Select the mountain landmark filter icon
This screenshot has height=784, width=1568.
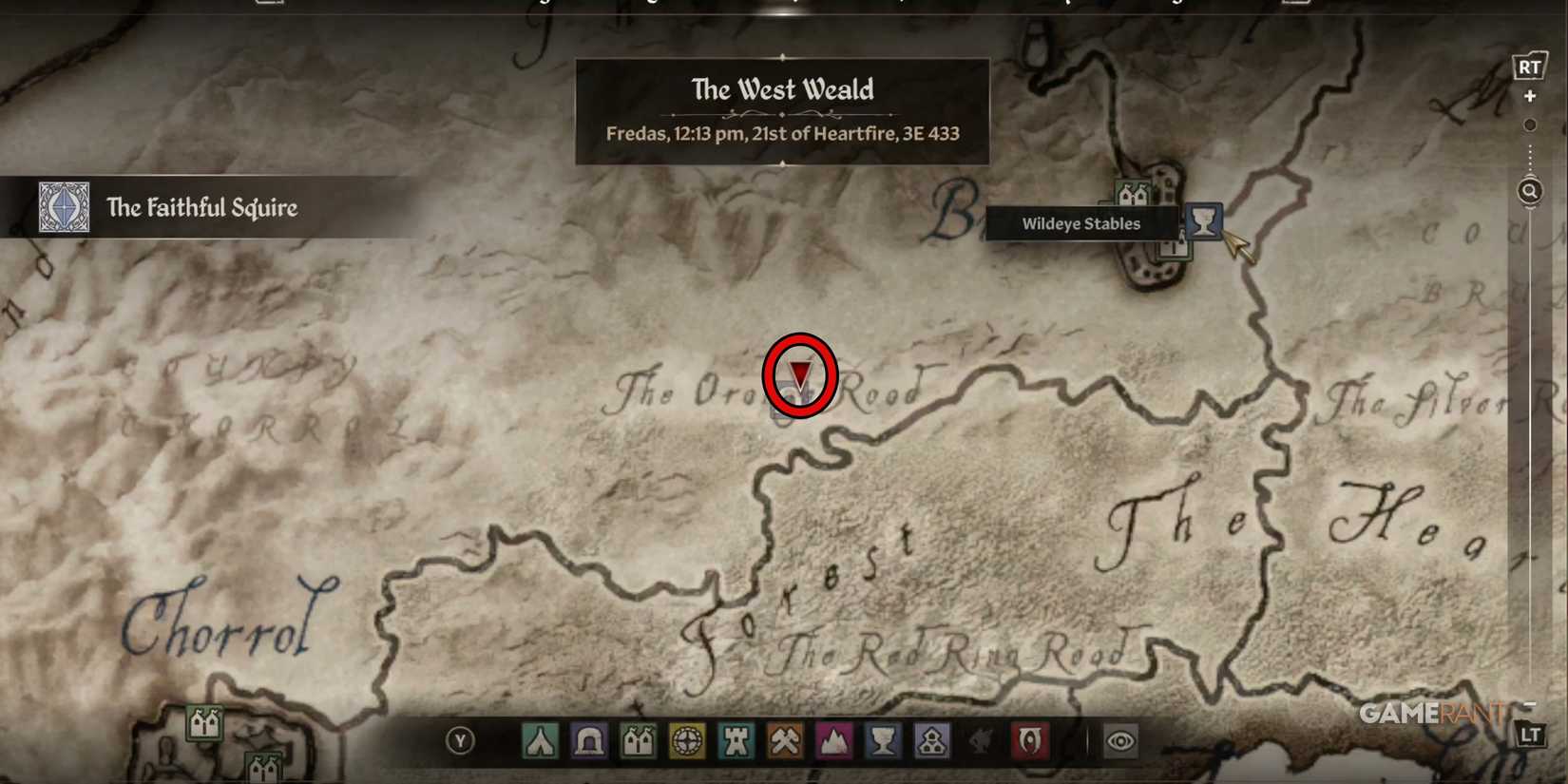click(835, 740)
